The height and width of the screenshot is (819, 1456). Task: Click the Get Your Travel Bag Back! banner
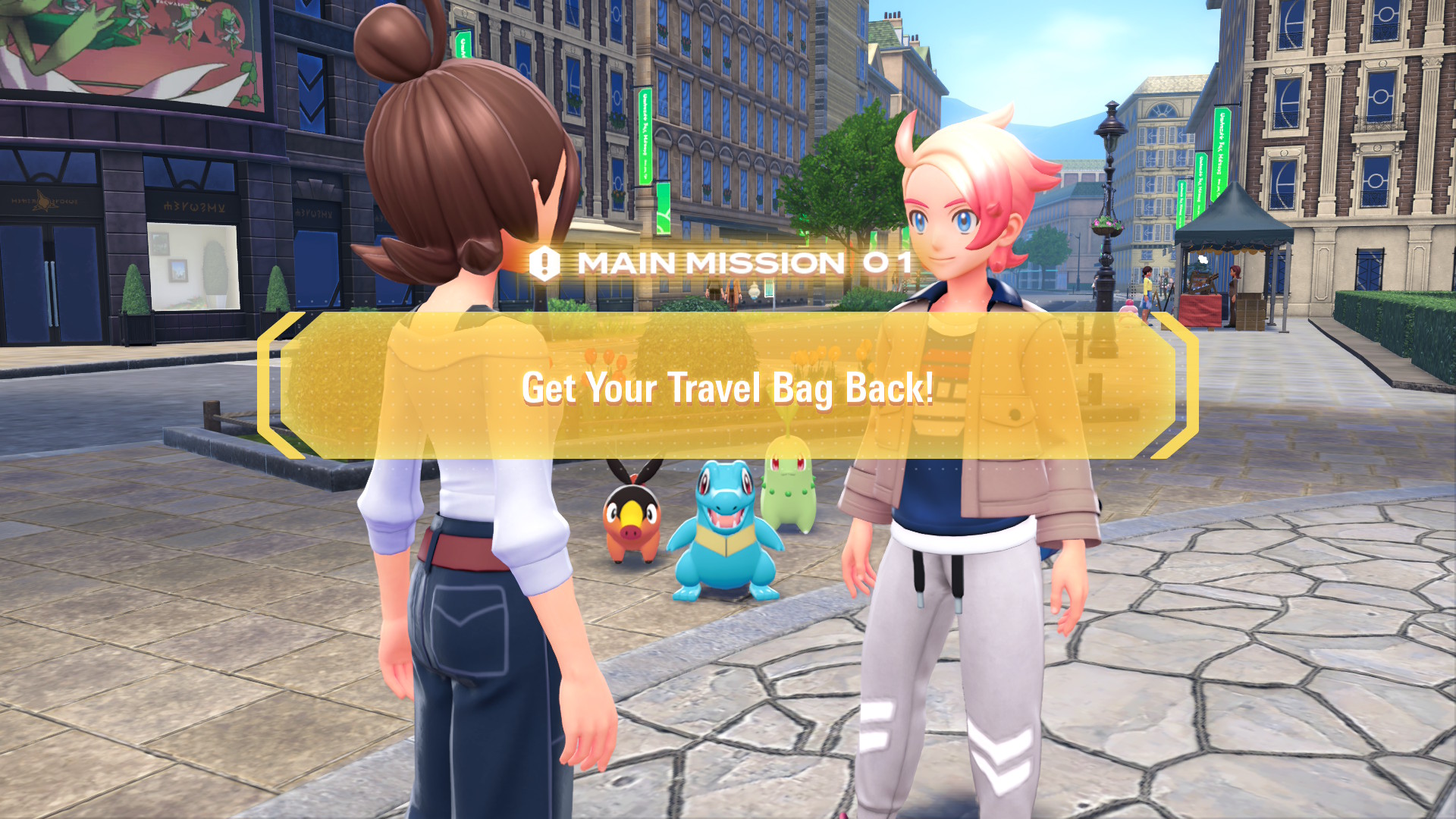(728, 387)
